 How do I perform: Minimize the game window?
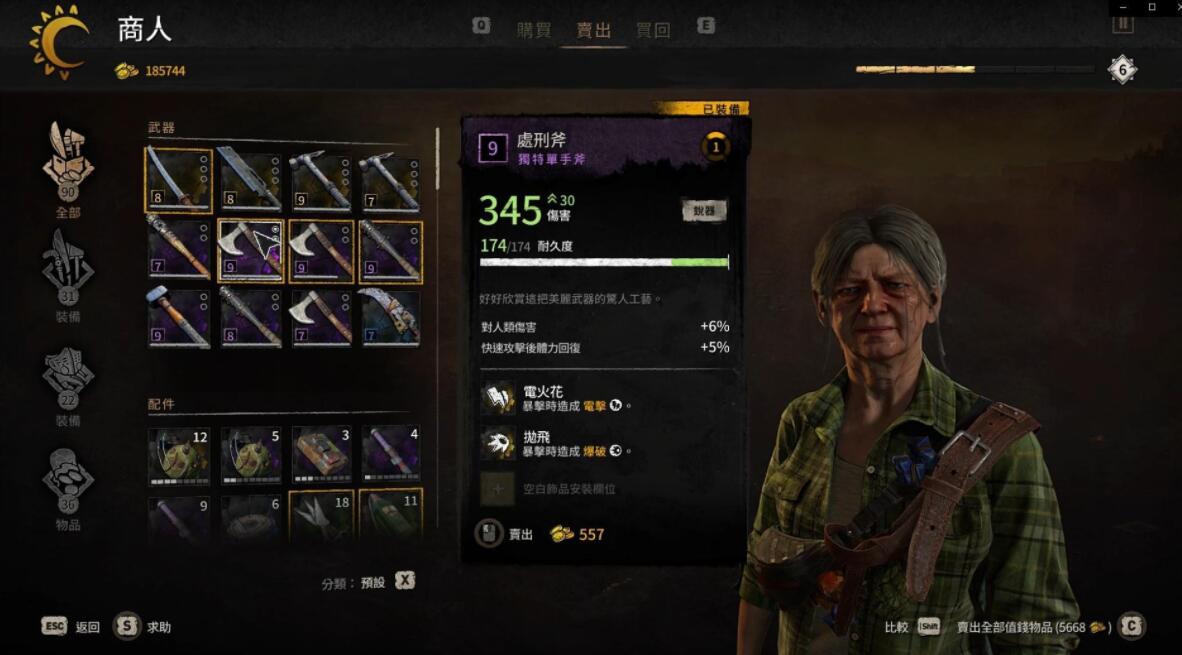[1125, 7]
